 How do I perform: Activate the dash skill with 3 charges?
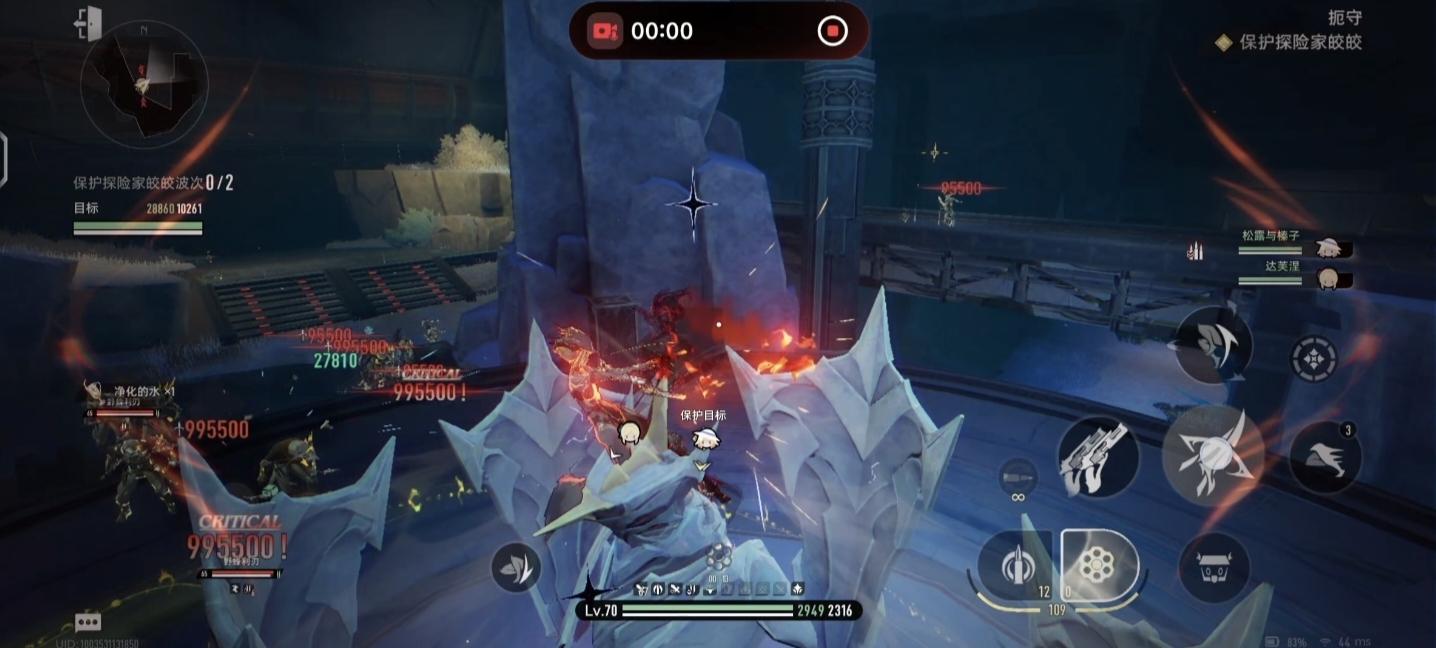point(1324,456)
